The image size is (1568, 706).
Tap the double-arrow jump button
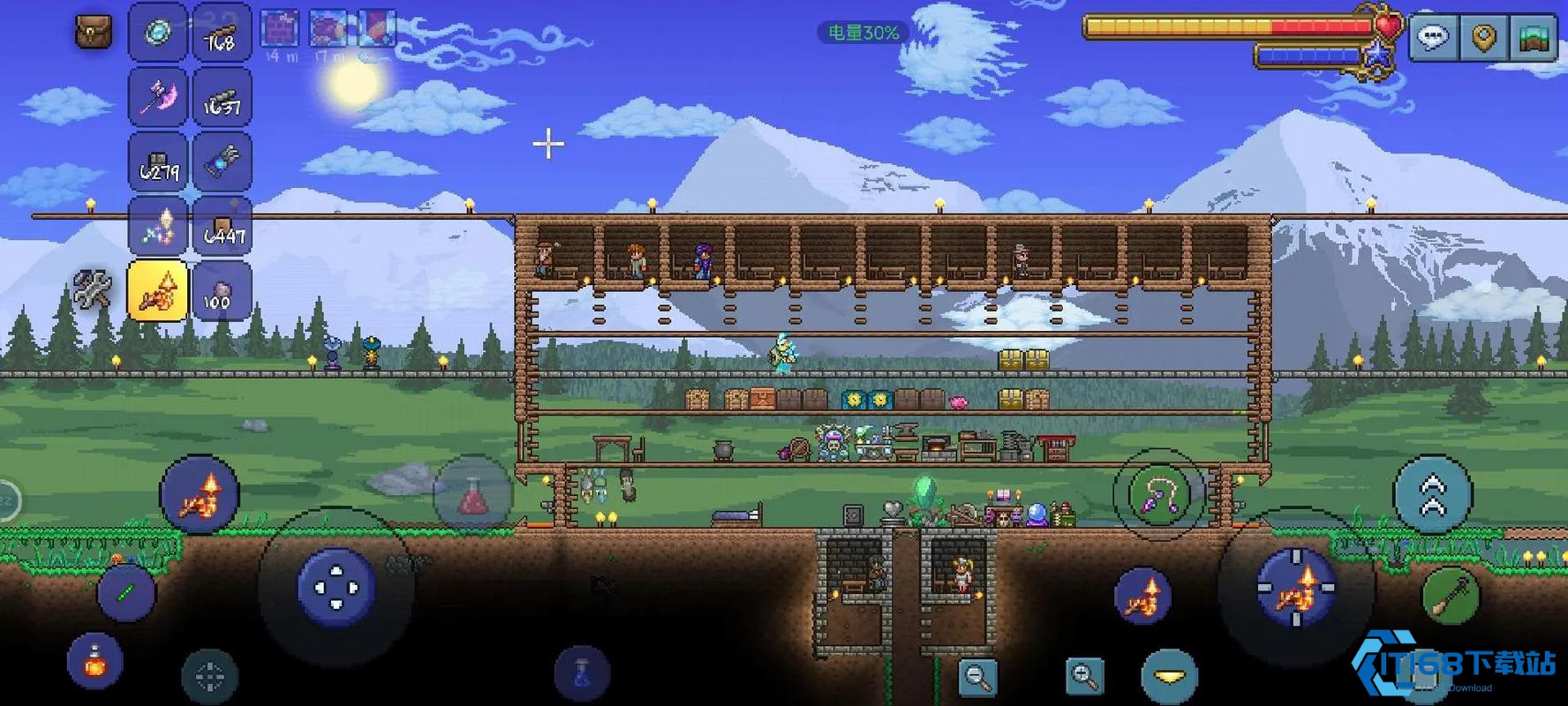click(1432, 494)
